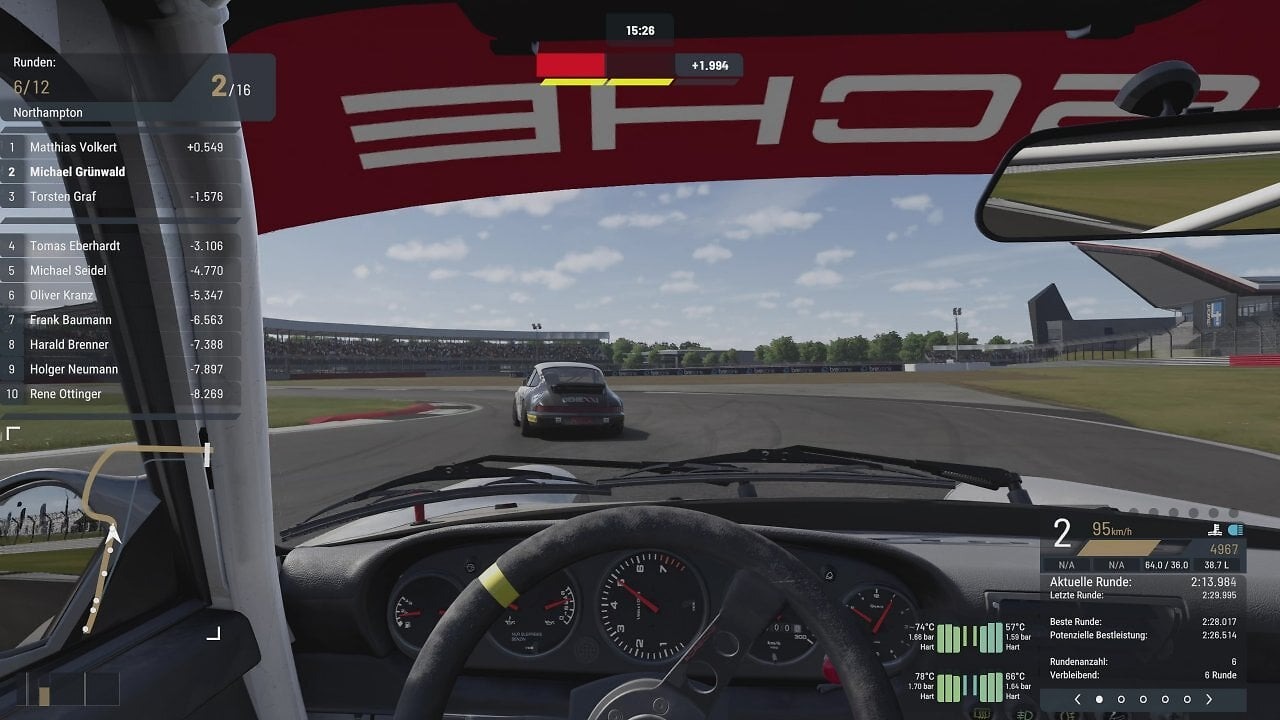Go to the previous MFD page arrow
The width and height of the screenshot is (1280, 720).
pos(1077,699)
